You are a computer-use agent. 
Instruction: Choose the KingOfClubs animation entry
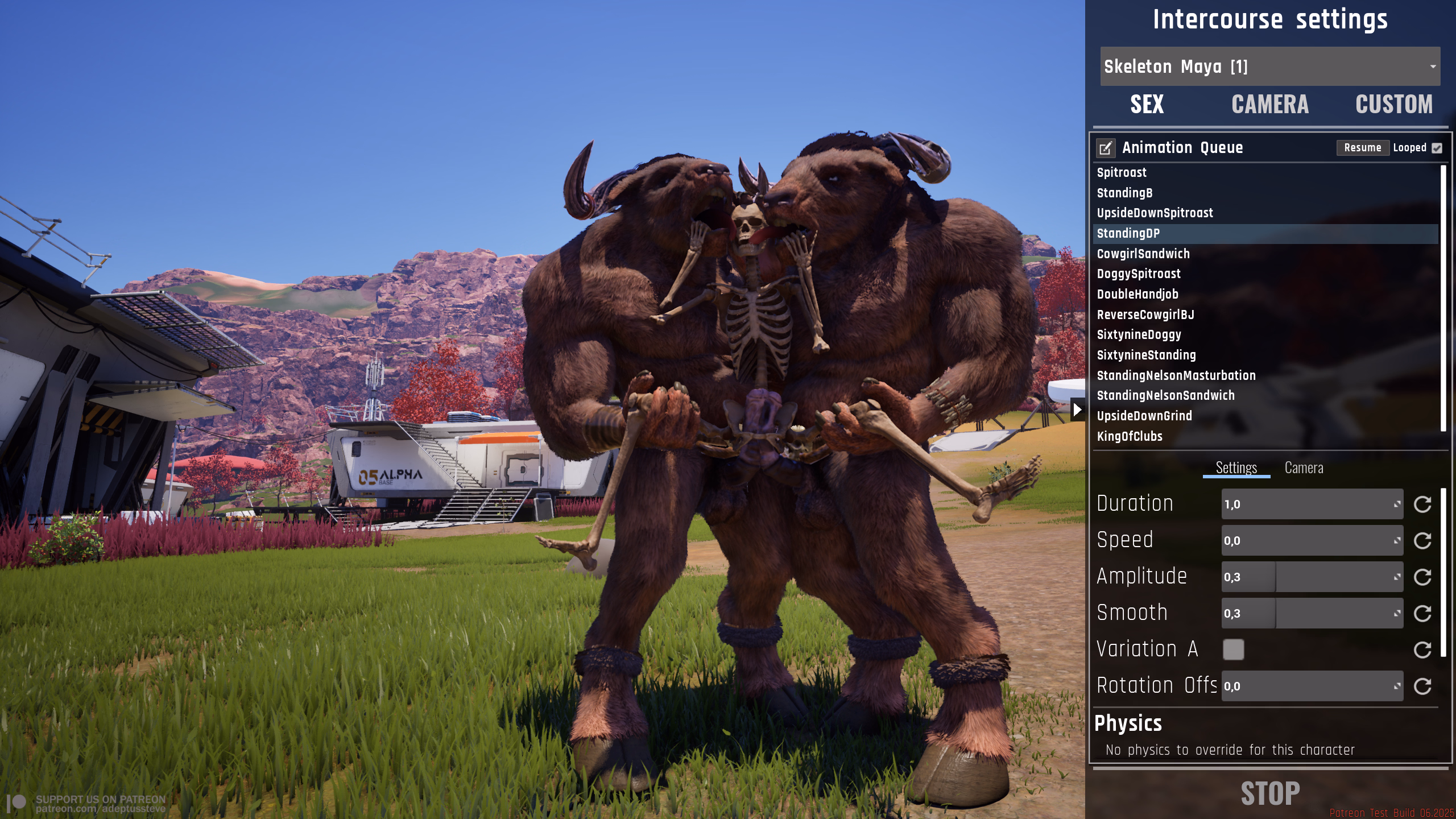1130,436
